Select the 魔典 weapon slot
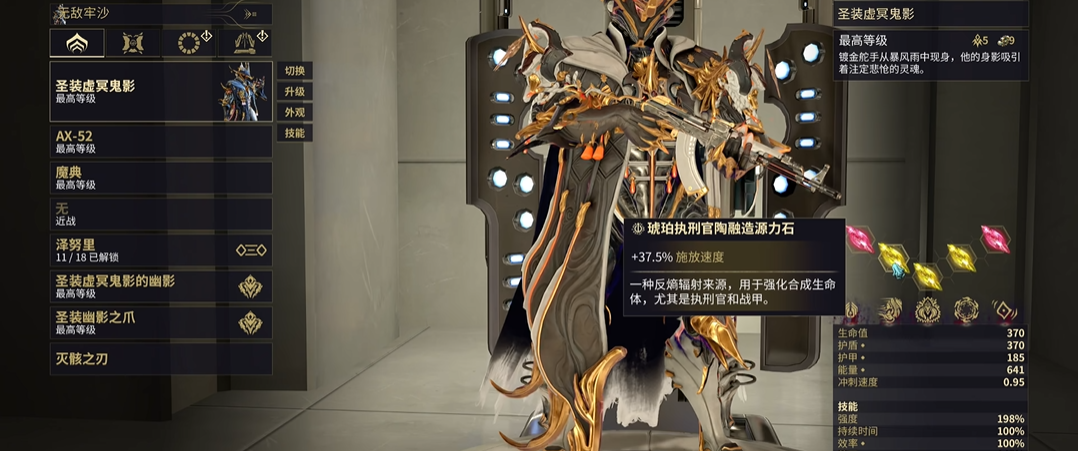The image size is (1078, 451). point(160,178)
